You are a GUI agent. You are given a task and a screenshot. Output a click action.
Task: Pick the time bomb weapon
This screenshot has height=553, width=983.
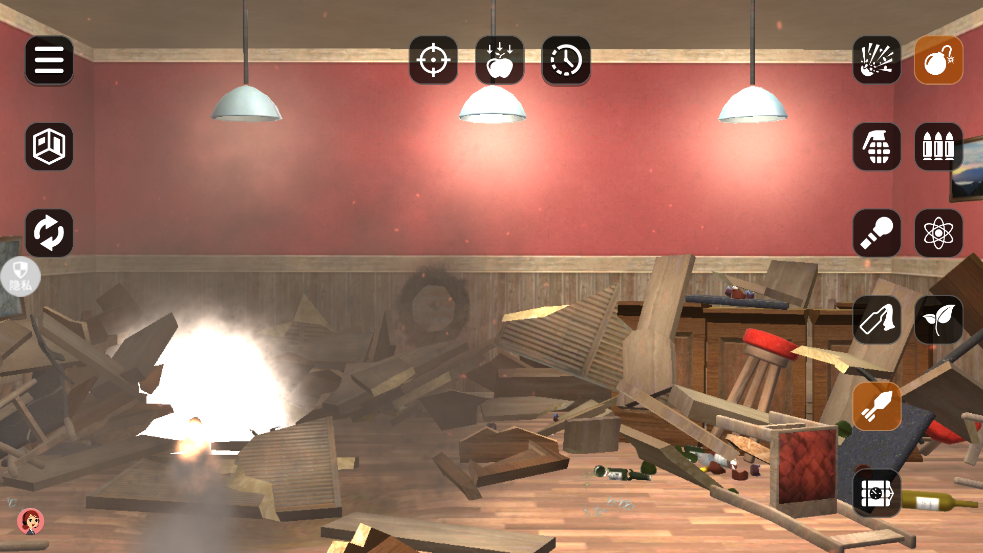click(877, 493)
